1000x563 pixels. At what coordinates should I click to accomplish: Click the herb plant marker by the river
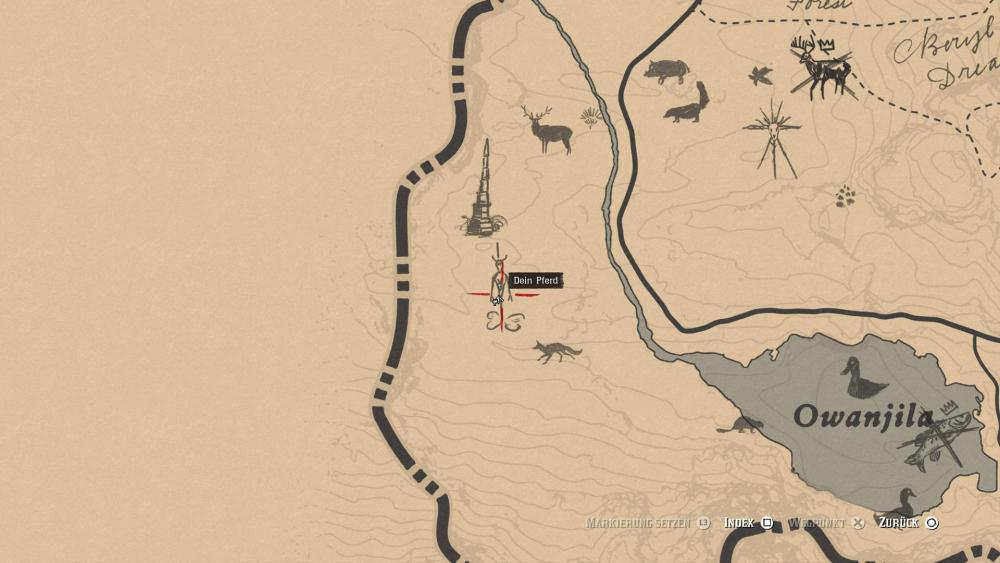coord(592,118)
